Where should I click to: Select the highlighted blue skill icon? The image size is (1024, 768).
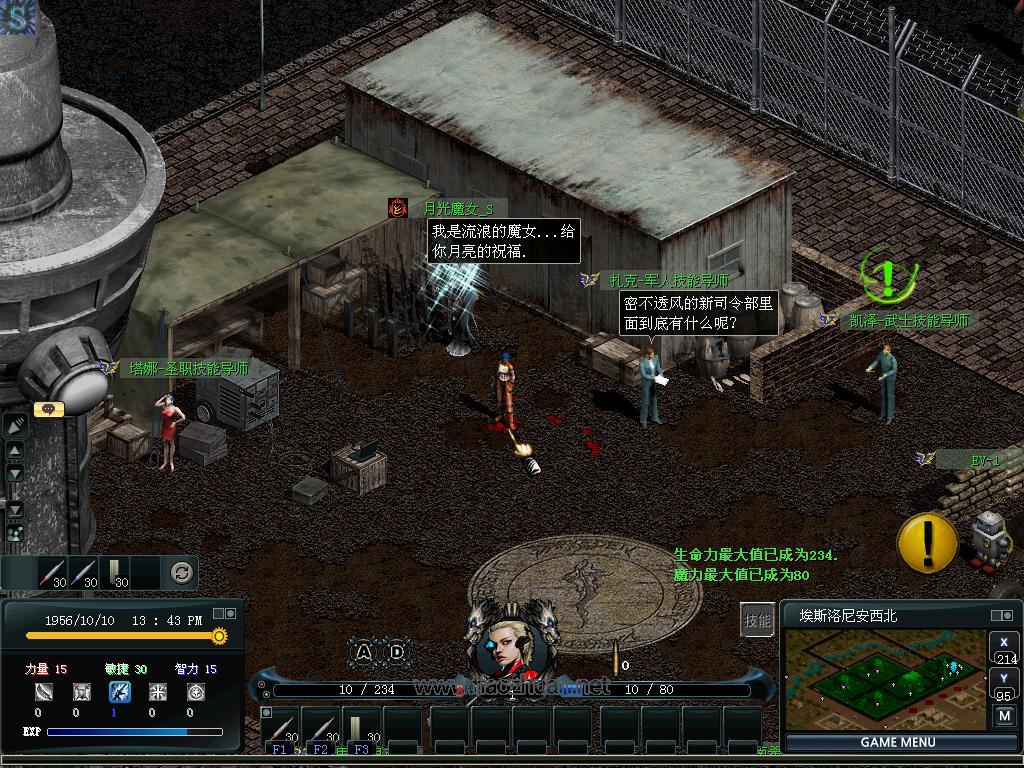click(119, 691)
